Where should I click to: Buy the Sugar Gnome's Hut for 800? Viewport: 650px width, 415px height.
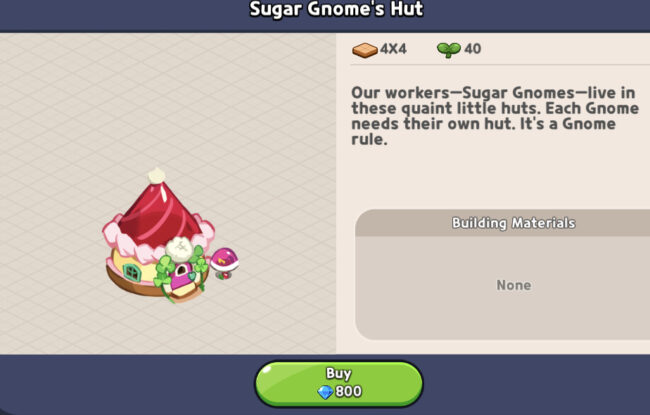338,382
